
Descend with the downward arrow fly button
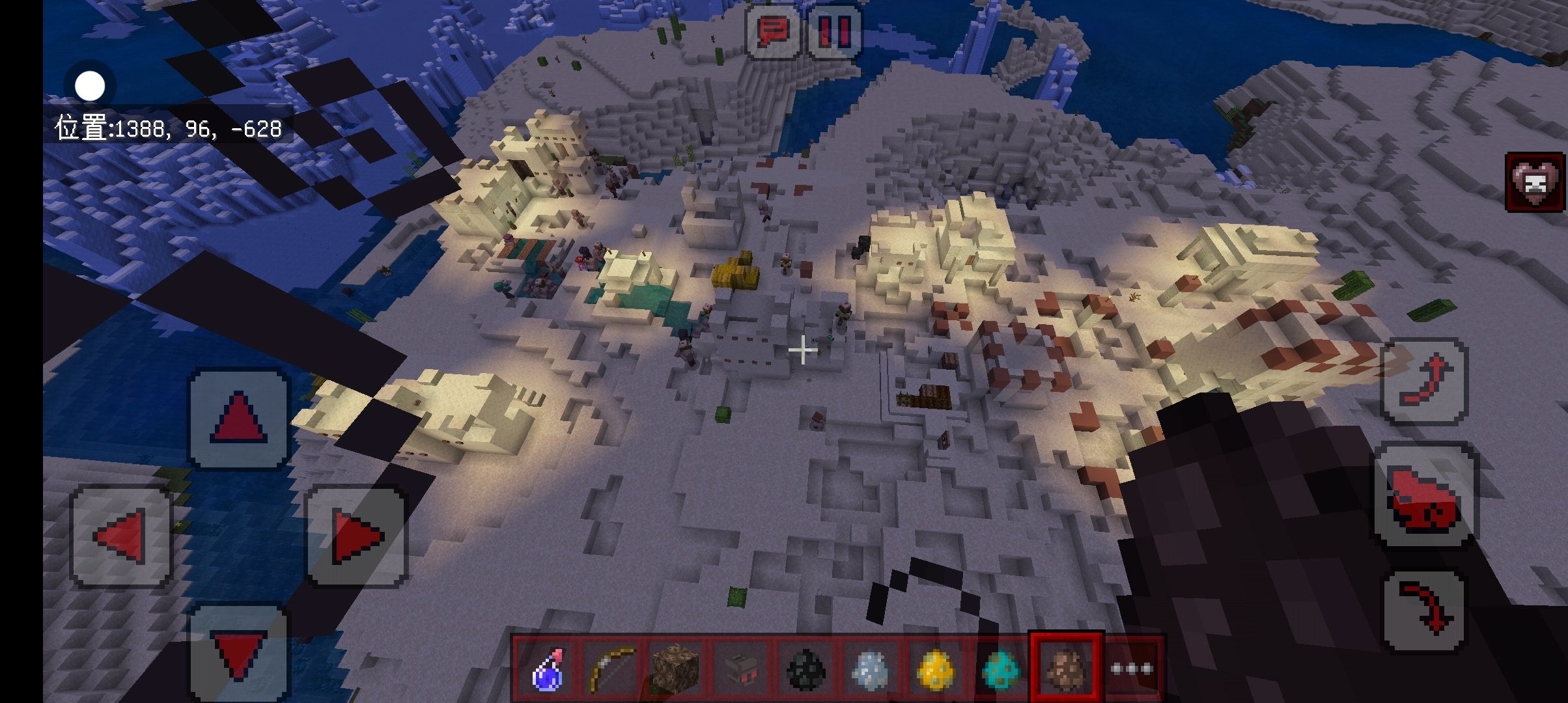coord(1424,610)
